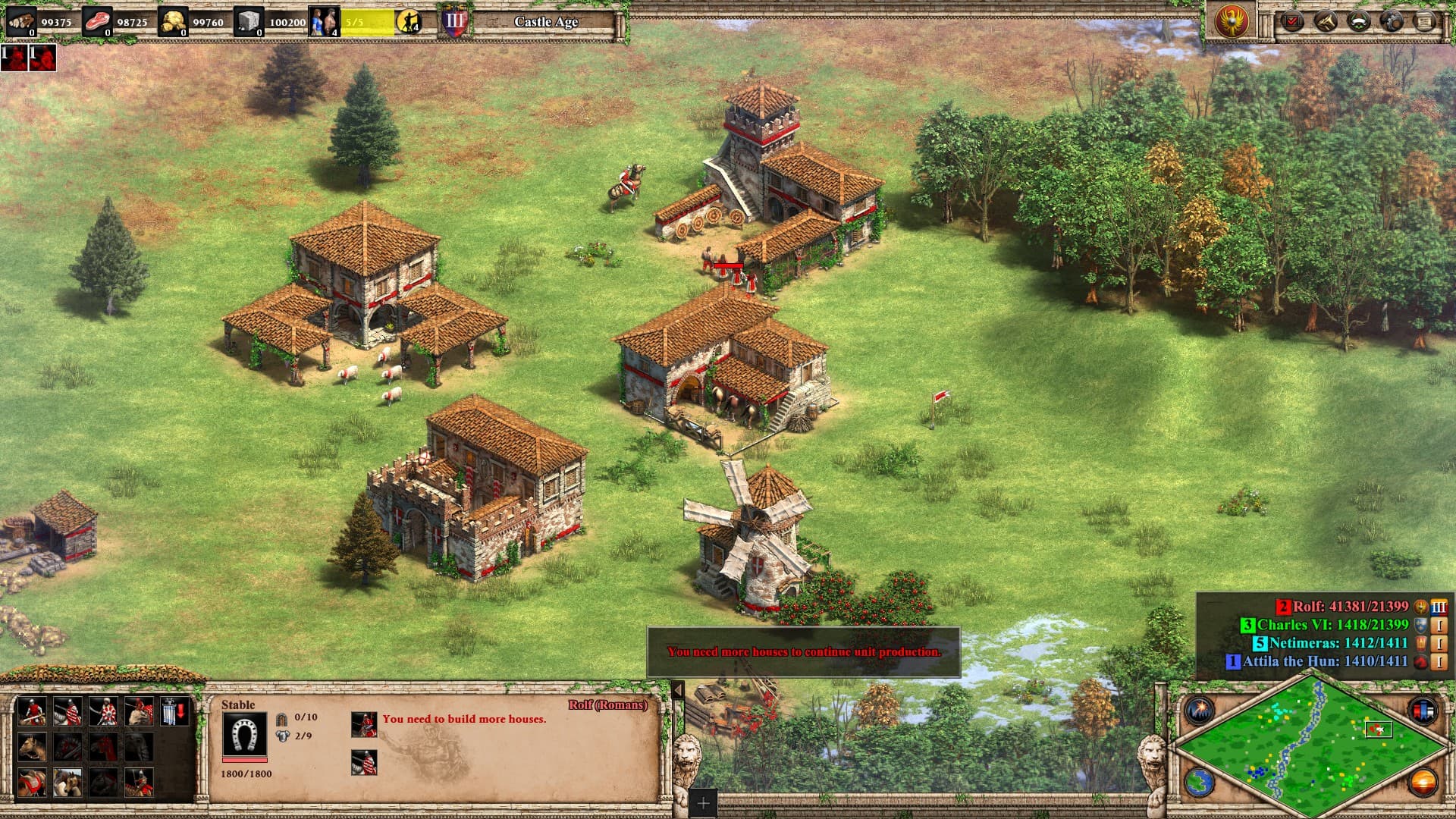Select Attila the Hun in the scoreboard
Screen dimensions: 1456x819
click(1324, 661)
